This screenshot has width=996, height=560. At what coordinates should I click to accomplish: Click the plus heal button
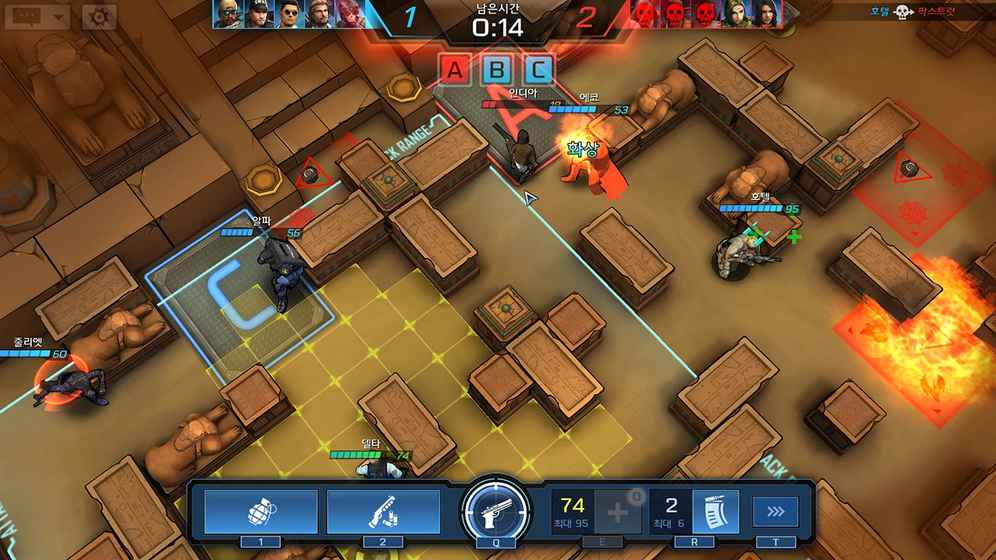[620, 512]
